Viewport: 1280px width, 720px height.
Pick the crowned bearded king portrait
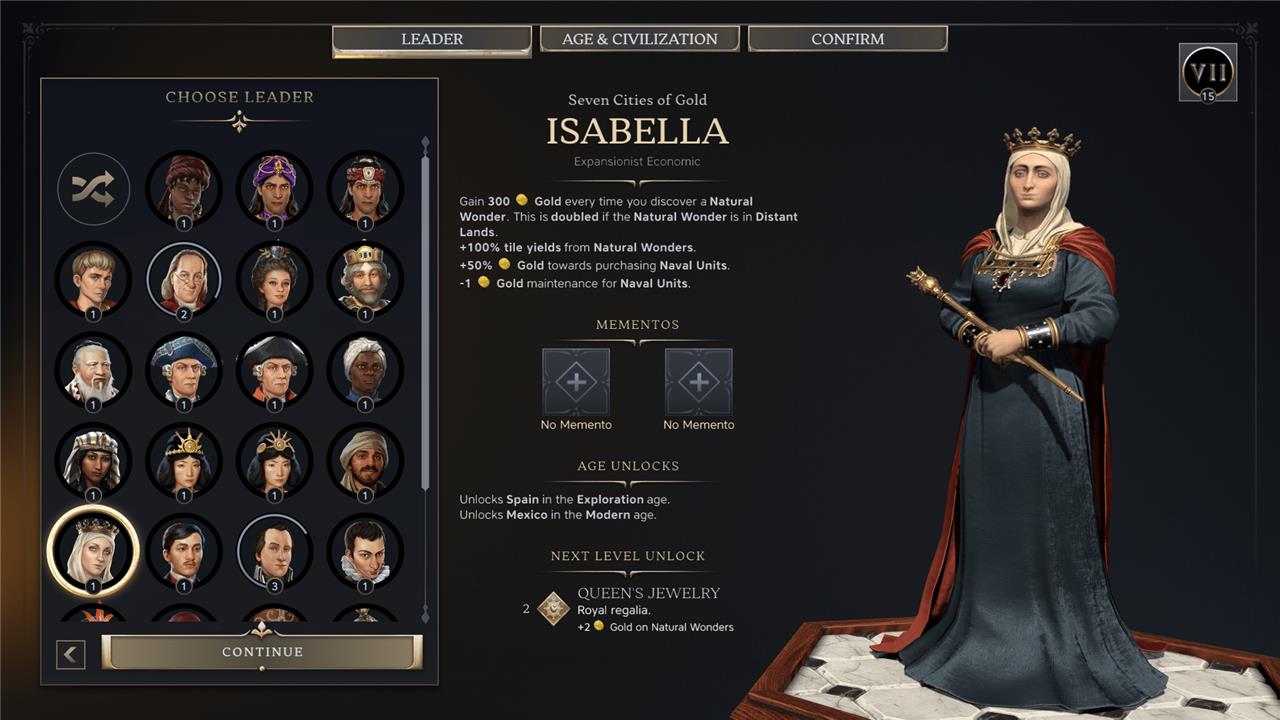365,278
